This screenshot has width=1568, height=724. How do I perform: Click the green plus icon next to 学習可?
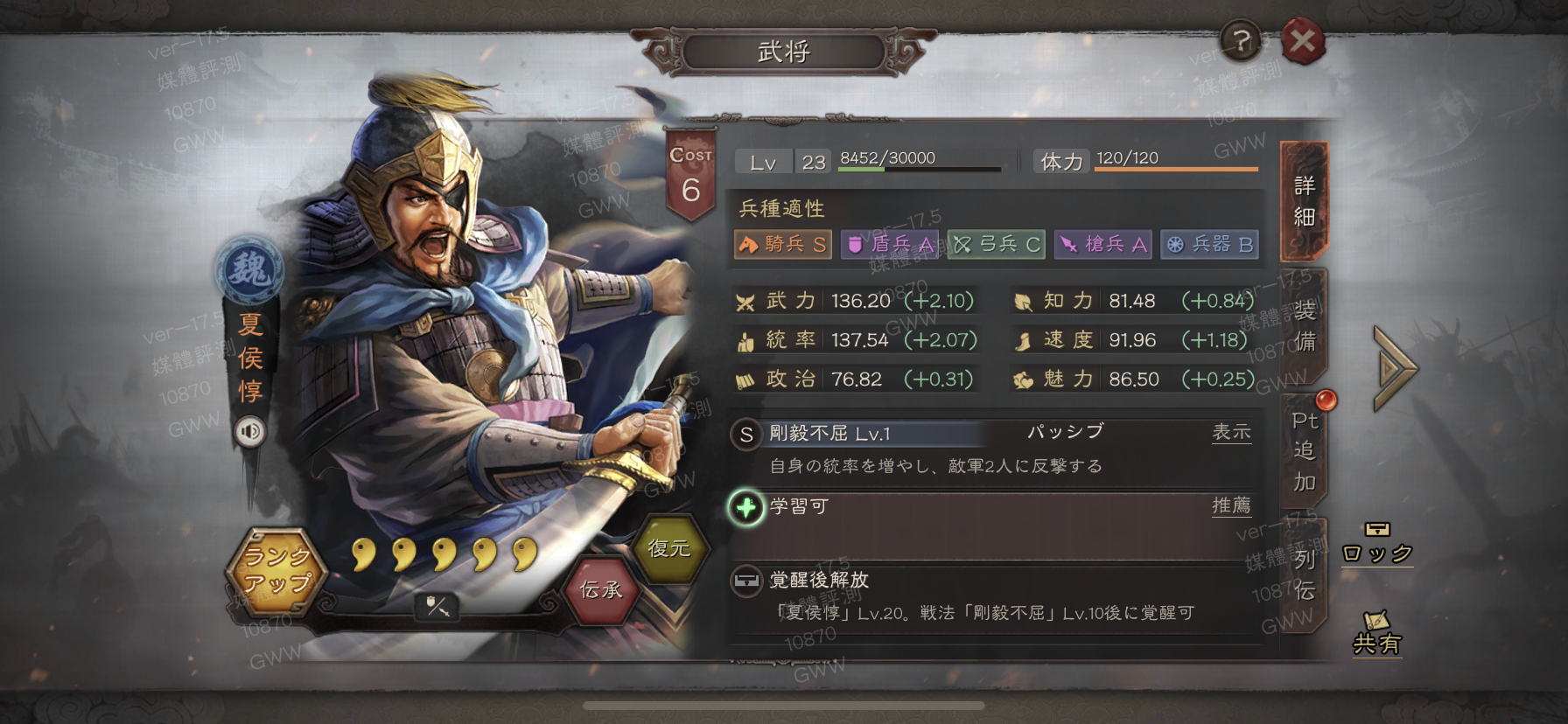745,509
